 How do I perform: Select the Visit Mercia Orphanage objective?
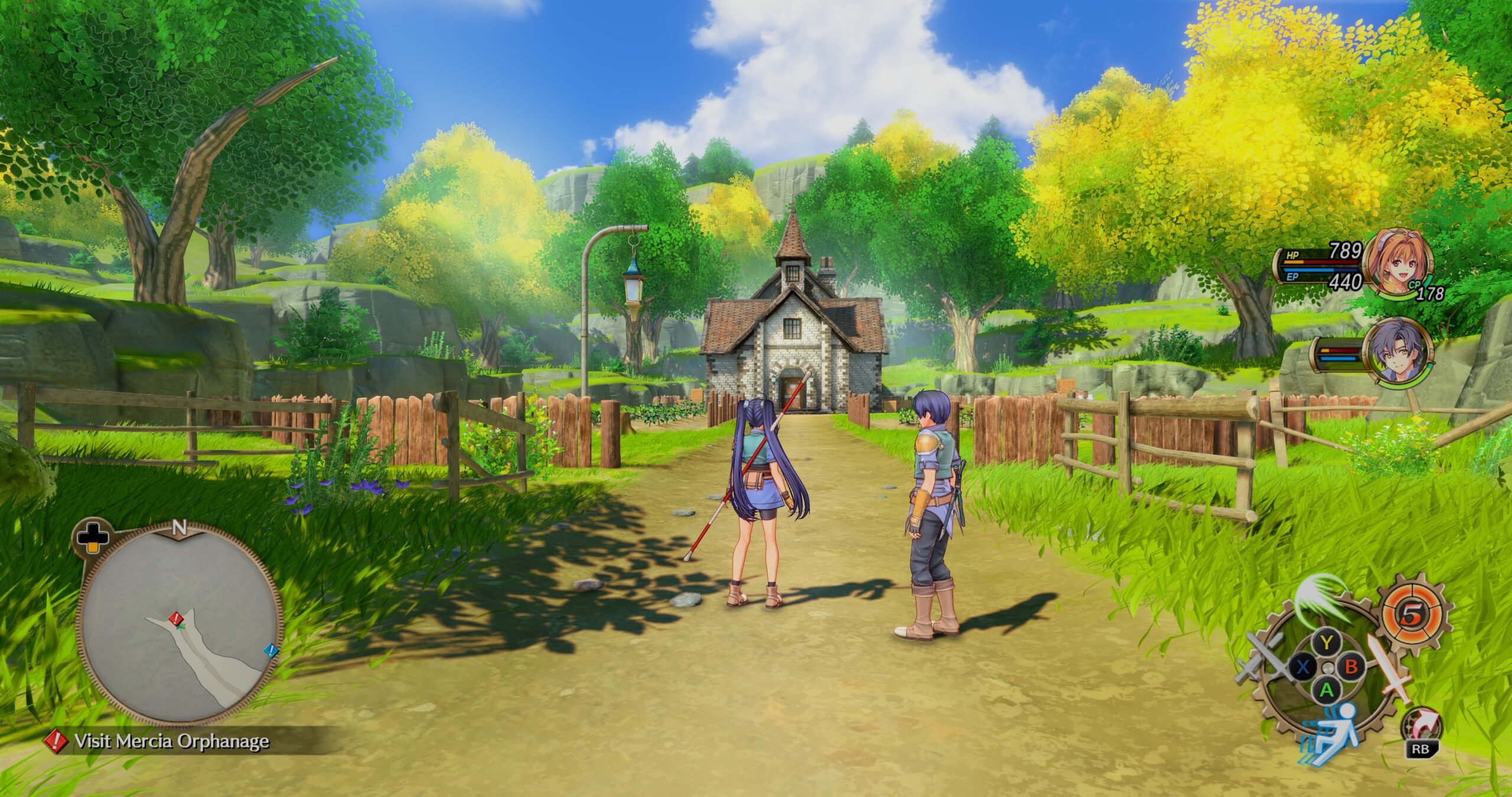(171, 742)
